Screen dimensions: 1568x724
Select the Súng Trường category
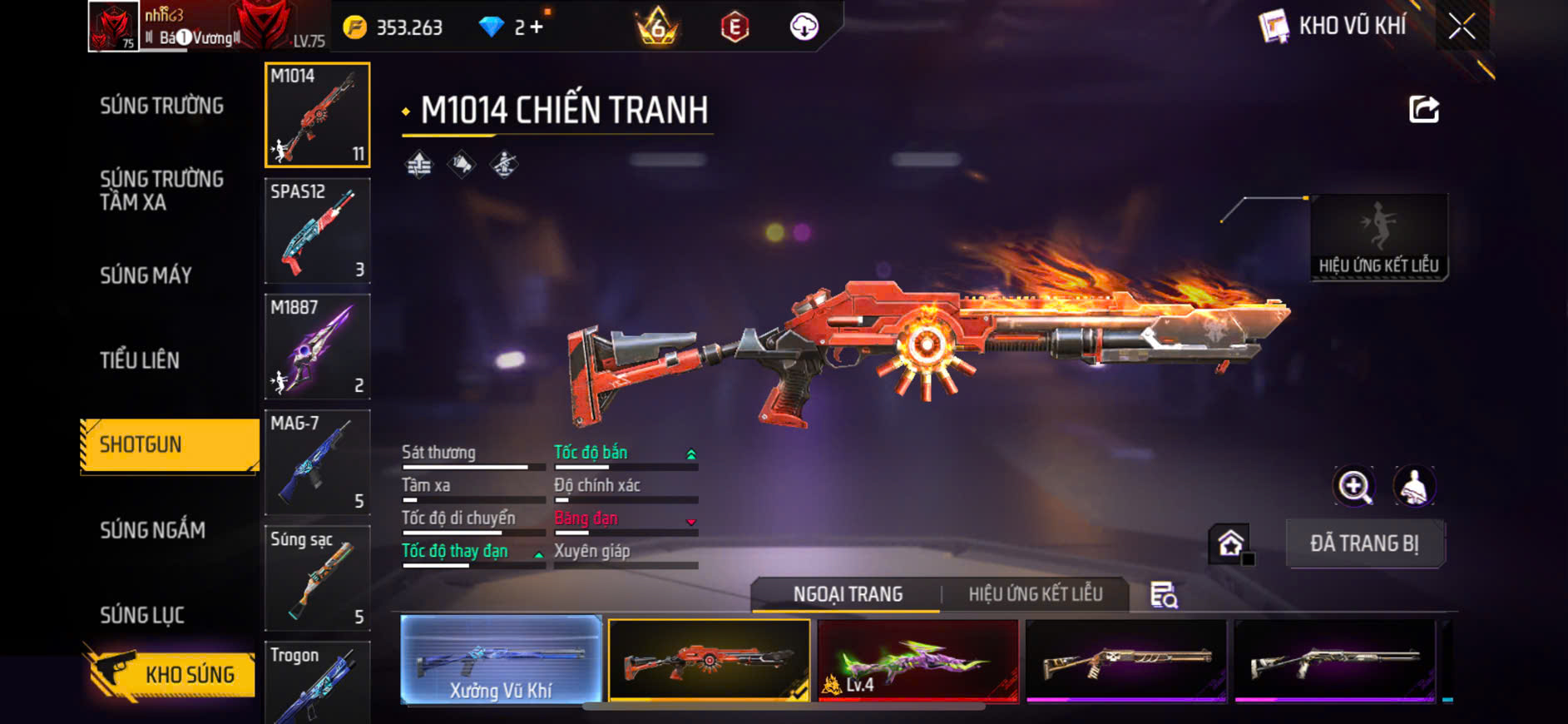tap(162, 106)
